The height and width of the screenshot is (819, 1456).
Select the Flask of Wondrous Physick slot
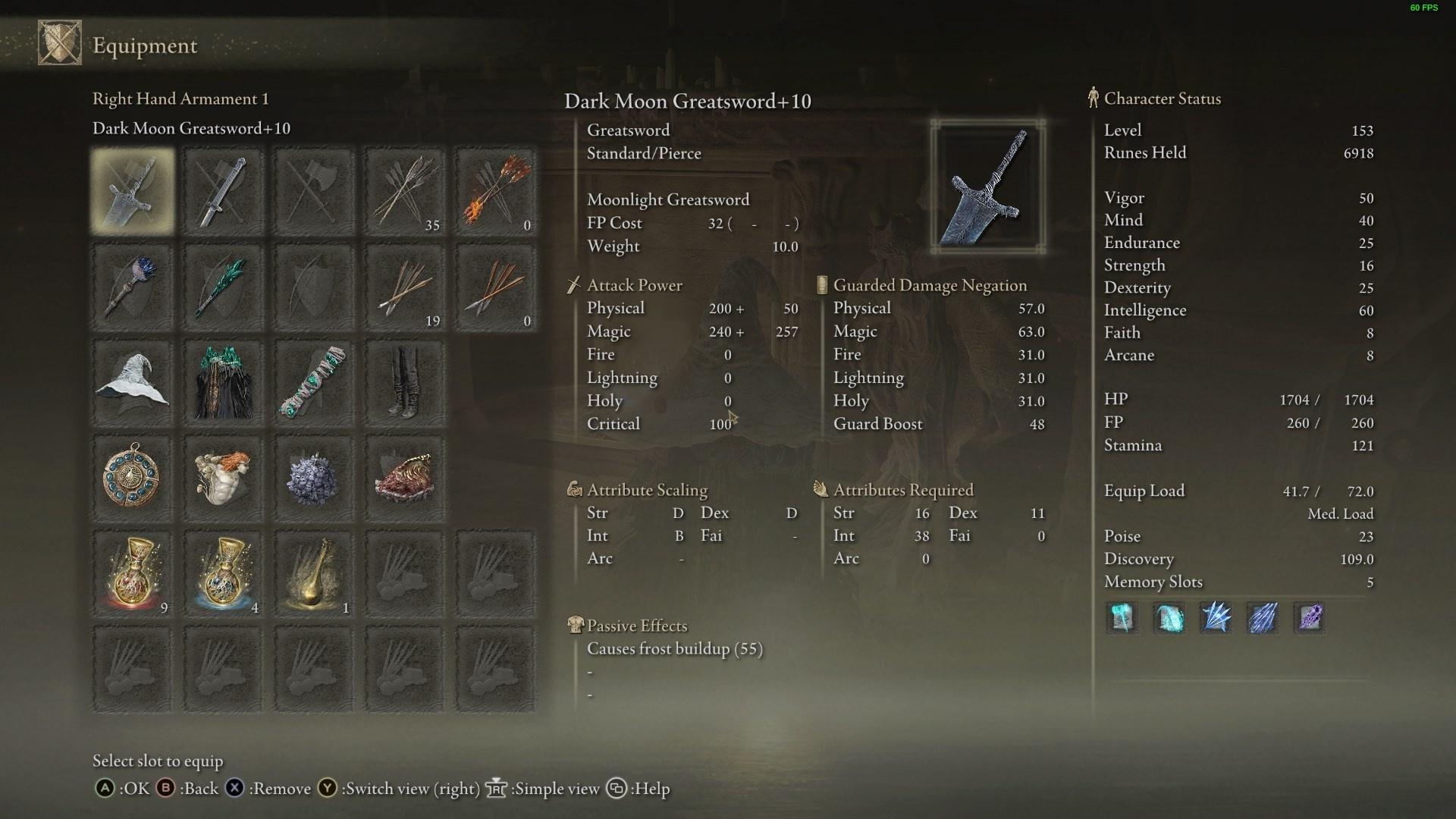tap(314, 574)
